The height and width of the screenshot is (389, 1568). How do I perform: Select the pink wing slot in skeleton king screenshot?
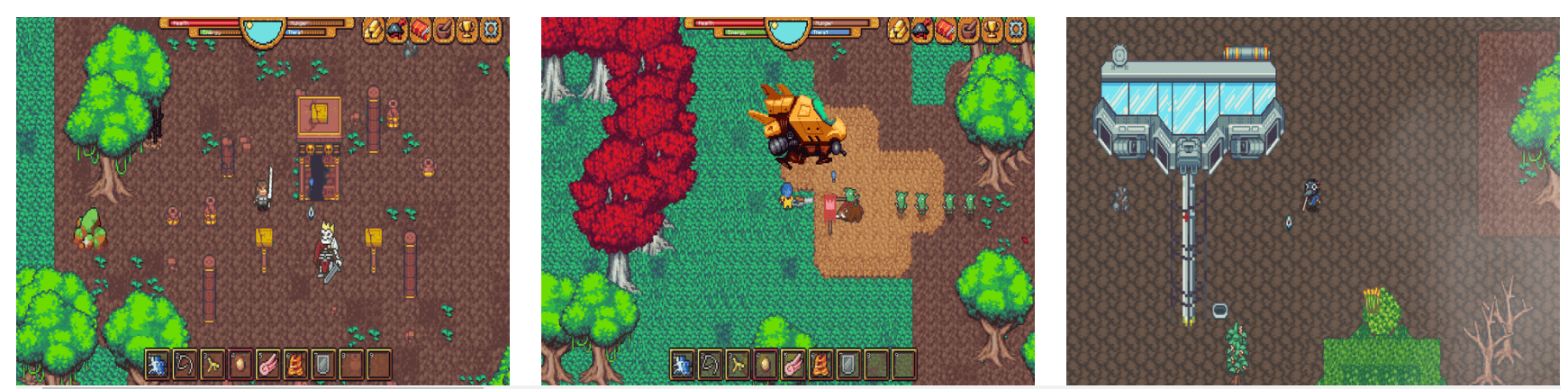pos(268,364)
